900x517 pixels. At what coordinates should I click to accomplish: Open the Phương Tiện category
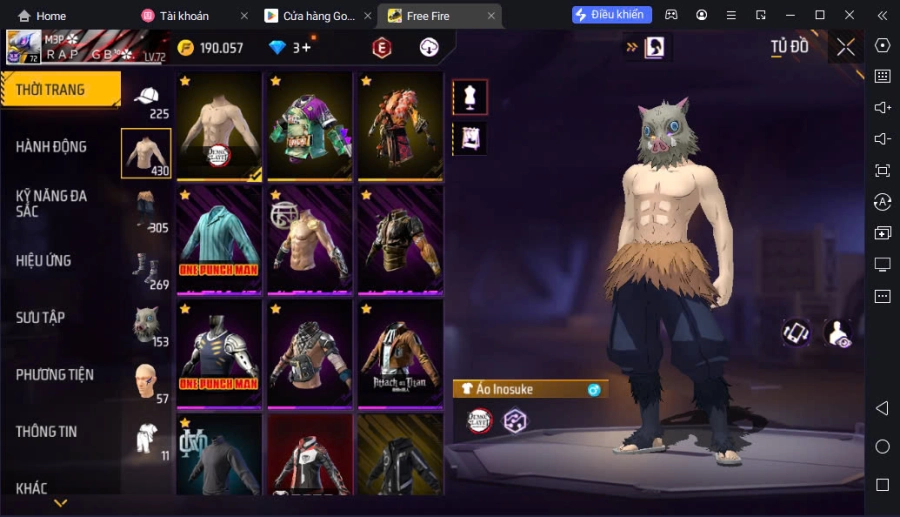coord(55,375)
